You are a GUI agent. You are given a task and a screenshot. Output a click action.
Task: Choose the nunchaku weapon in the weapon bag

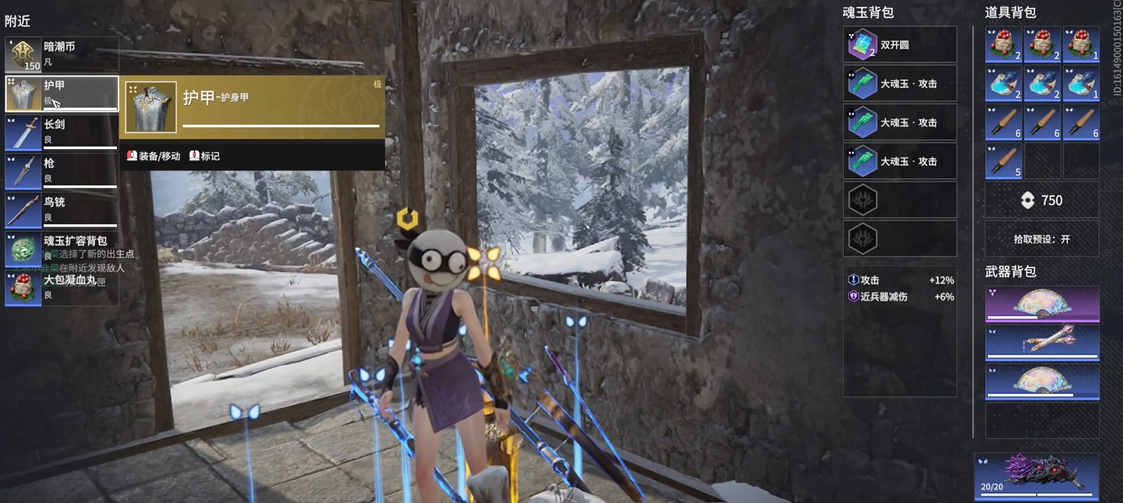[x=1042, y=343]
